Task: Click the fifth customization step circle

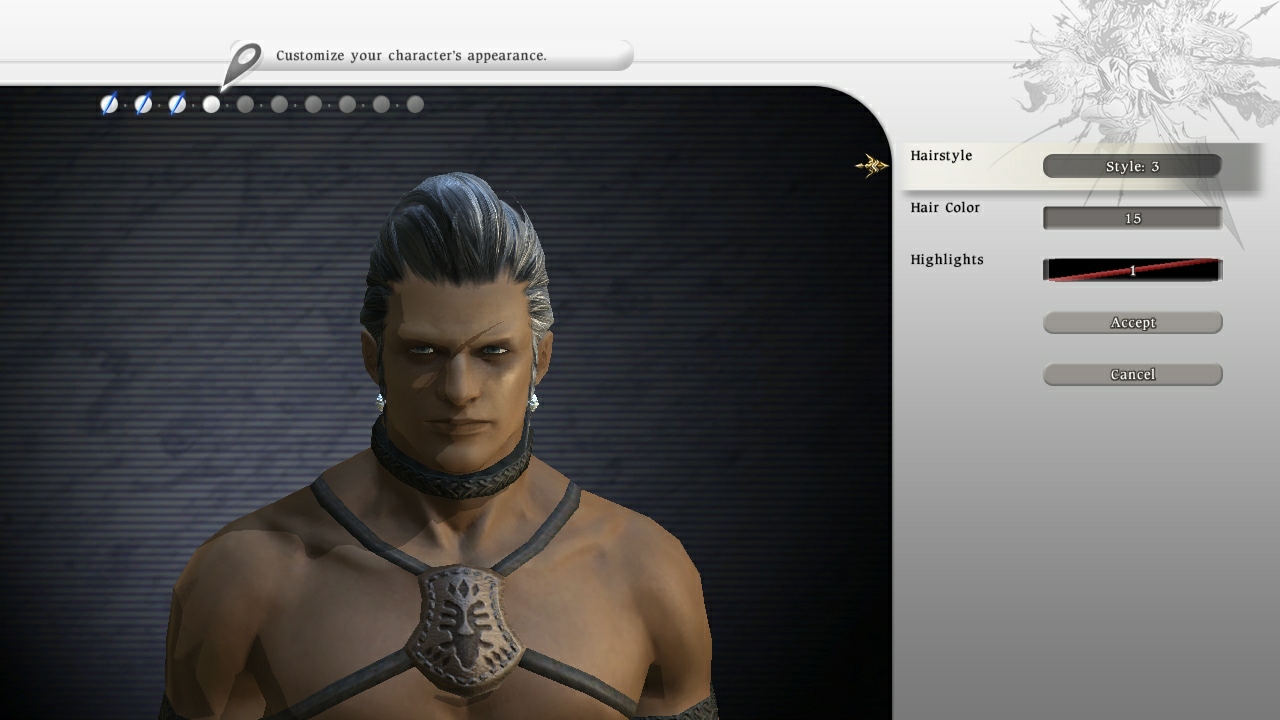Action: click(x=245, y=103)
